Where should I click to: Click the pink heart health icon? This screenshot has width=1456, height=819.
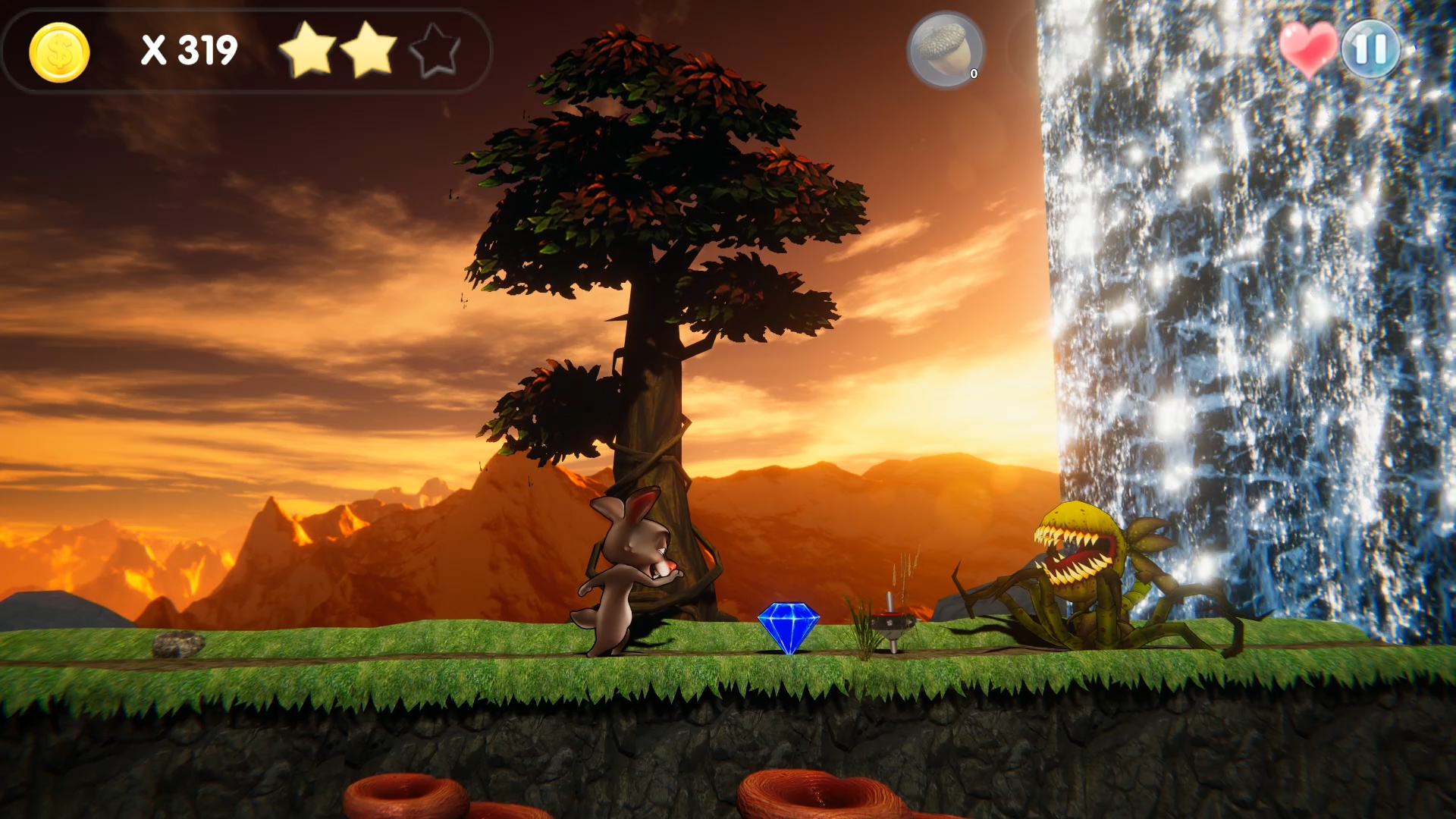click(x=1308, y=47)
